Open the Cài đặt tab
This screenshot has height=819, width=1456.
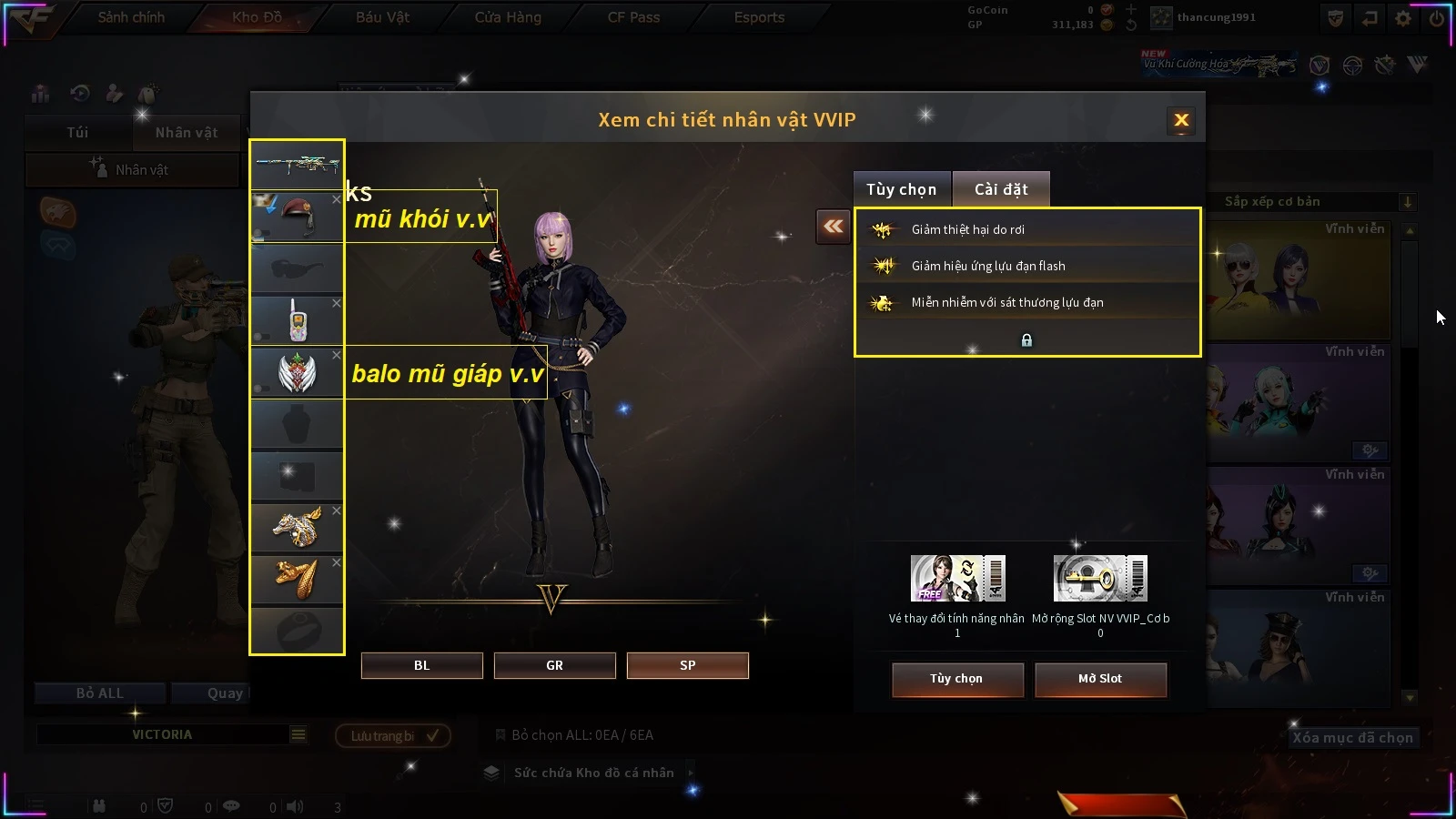click(1001, 189)
